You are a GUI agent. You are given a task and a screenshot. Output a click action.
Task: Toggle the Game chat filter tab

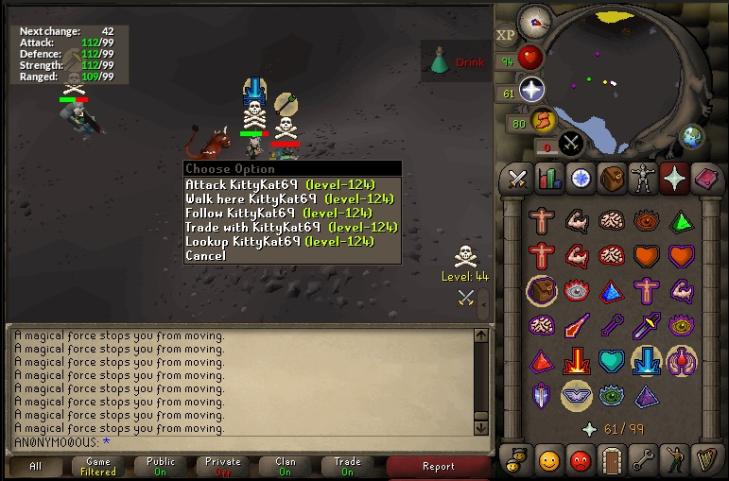pyautogui.click(x=98, y=466)
